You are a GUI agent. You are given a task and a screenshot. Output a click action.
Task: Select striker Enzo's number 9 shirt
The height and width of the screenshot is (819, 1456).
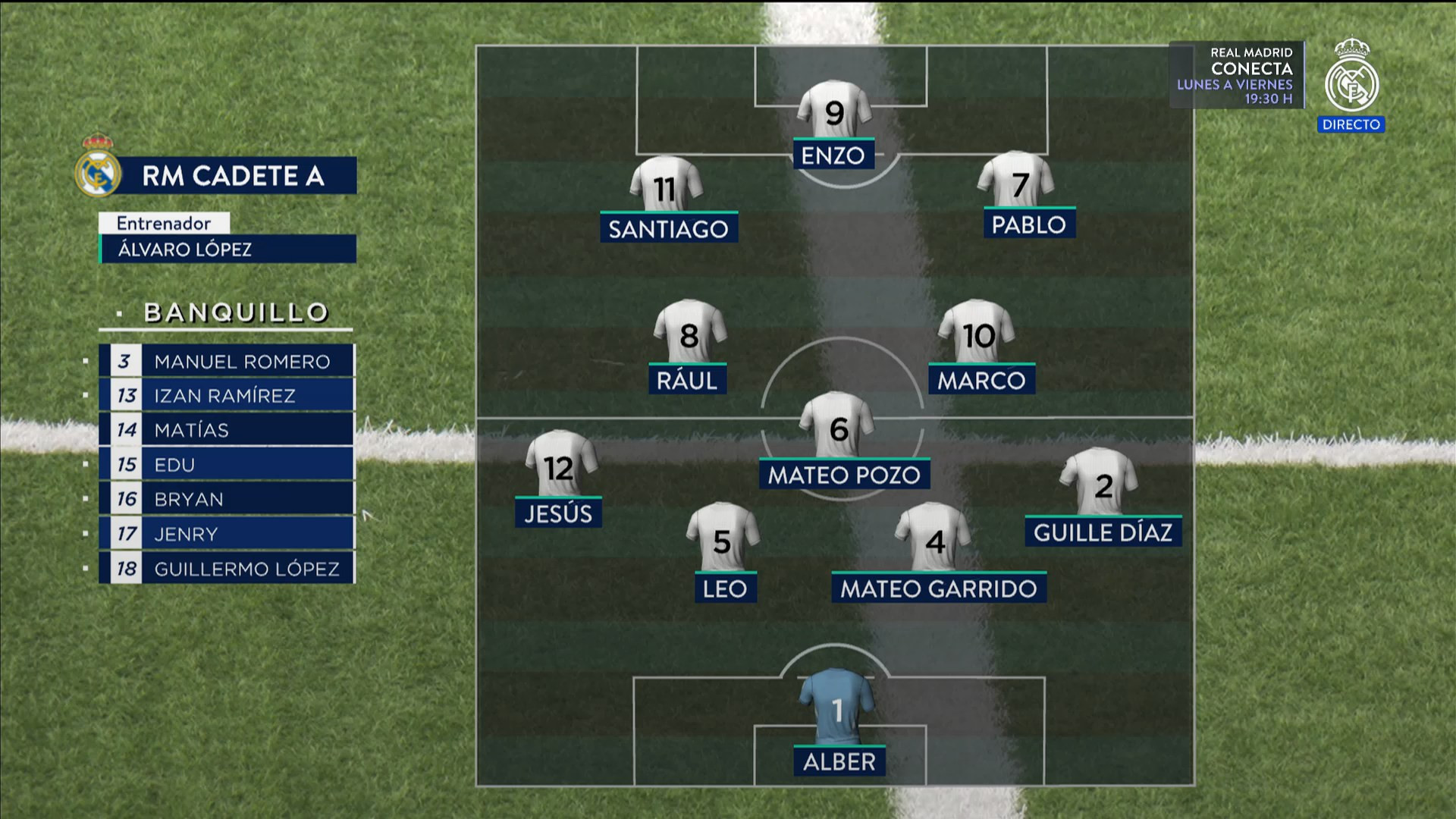click(834, 111)
